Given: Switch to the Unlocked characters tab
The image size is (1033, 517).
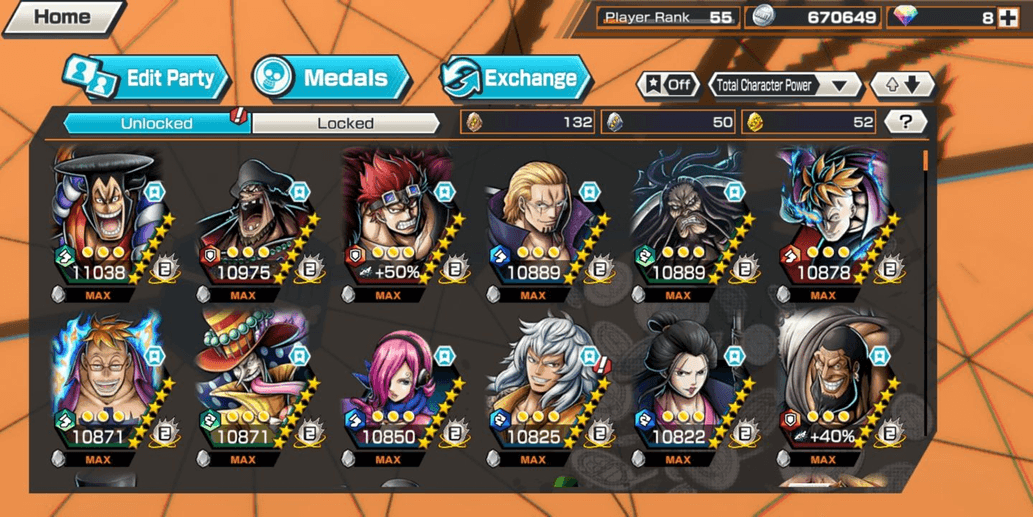Looking at the screenshot, I should [x=156, y=123].
